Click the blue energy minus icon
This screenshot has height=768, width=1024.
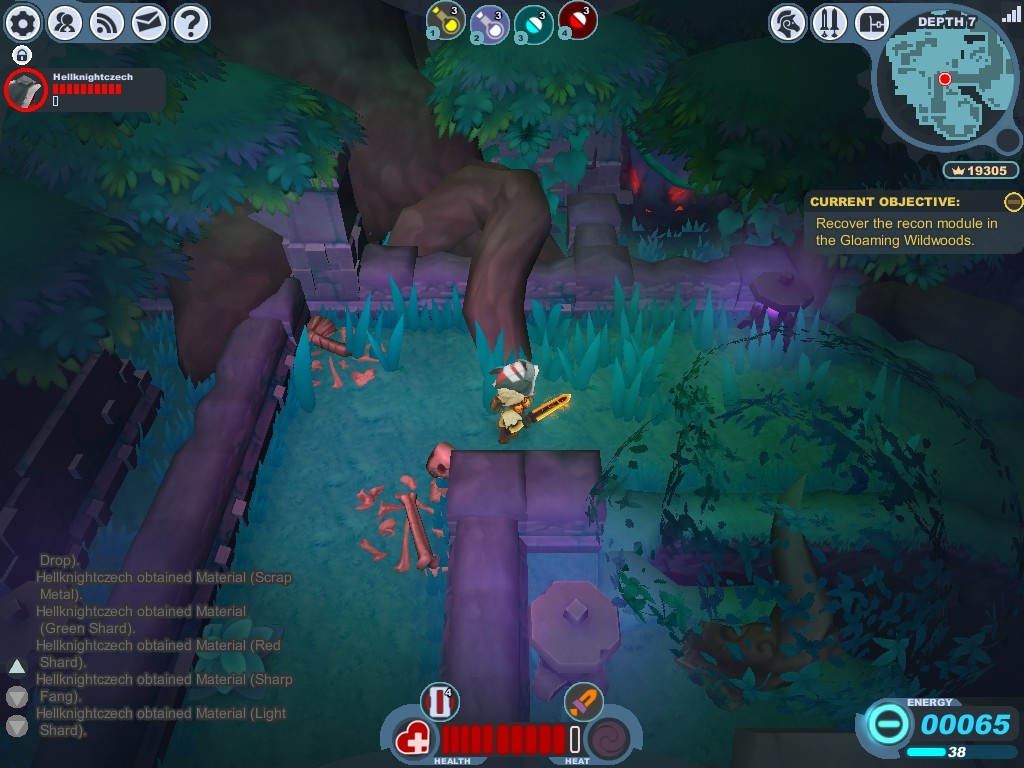tap(887, 722)
